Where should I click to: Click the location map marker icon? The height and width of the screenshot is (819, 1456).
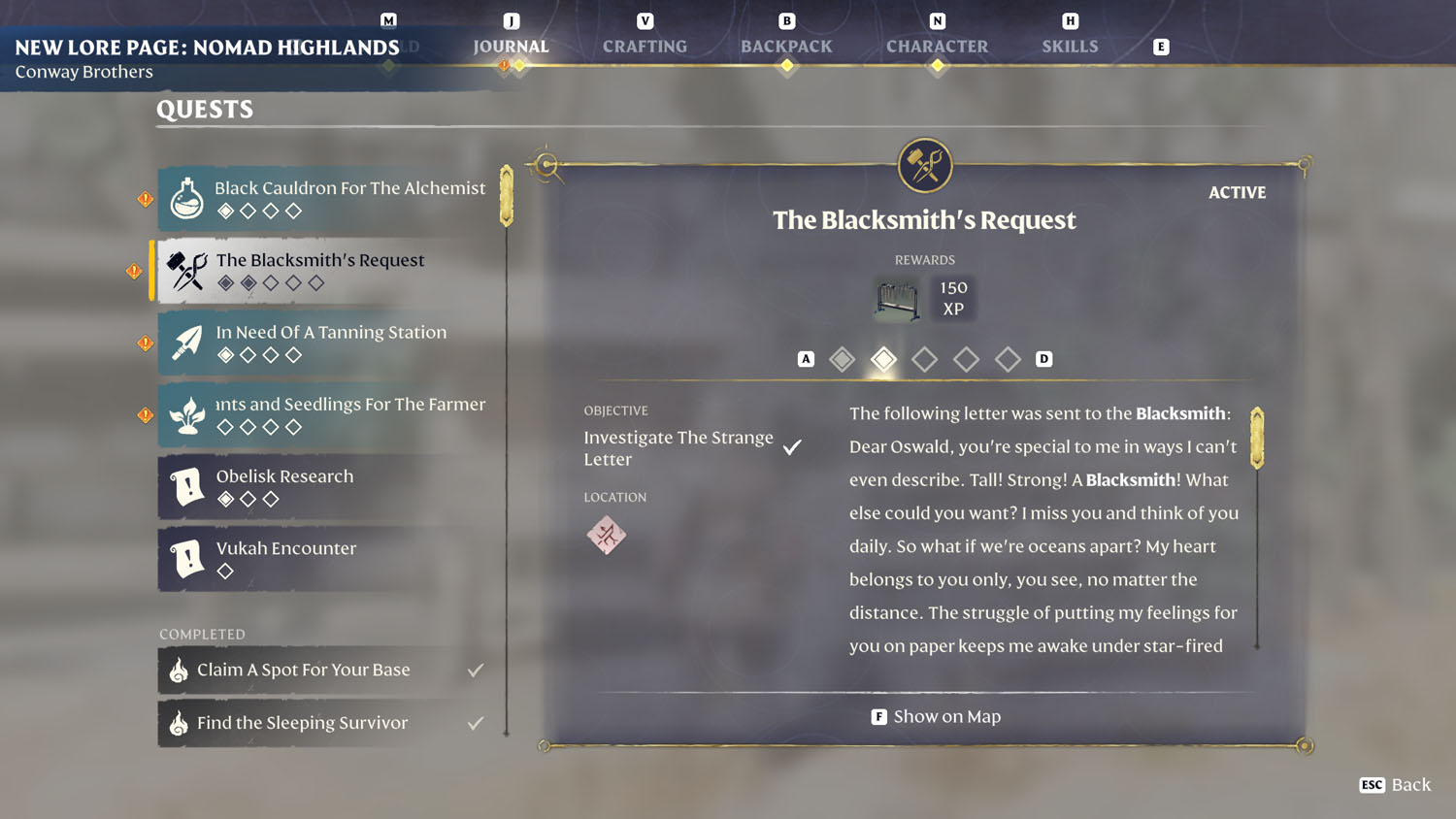point(608,534)
